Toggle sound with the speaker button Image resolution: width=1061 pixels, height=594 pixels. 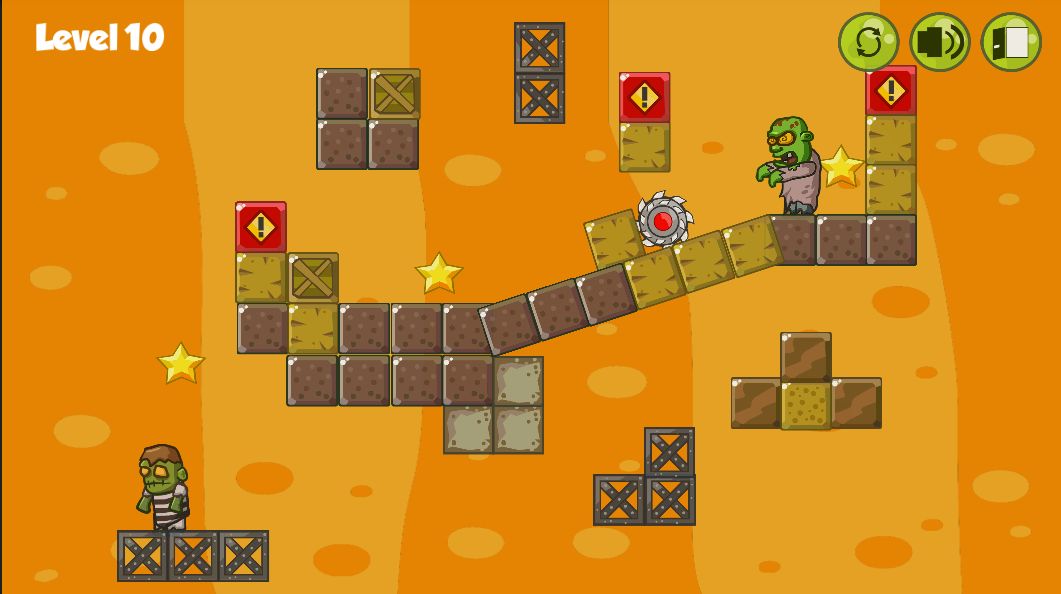coord(939,42)
